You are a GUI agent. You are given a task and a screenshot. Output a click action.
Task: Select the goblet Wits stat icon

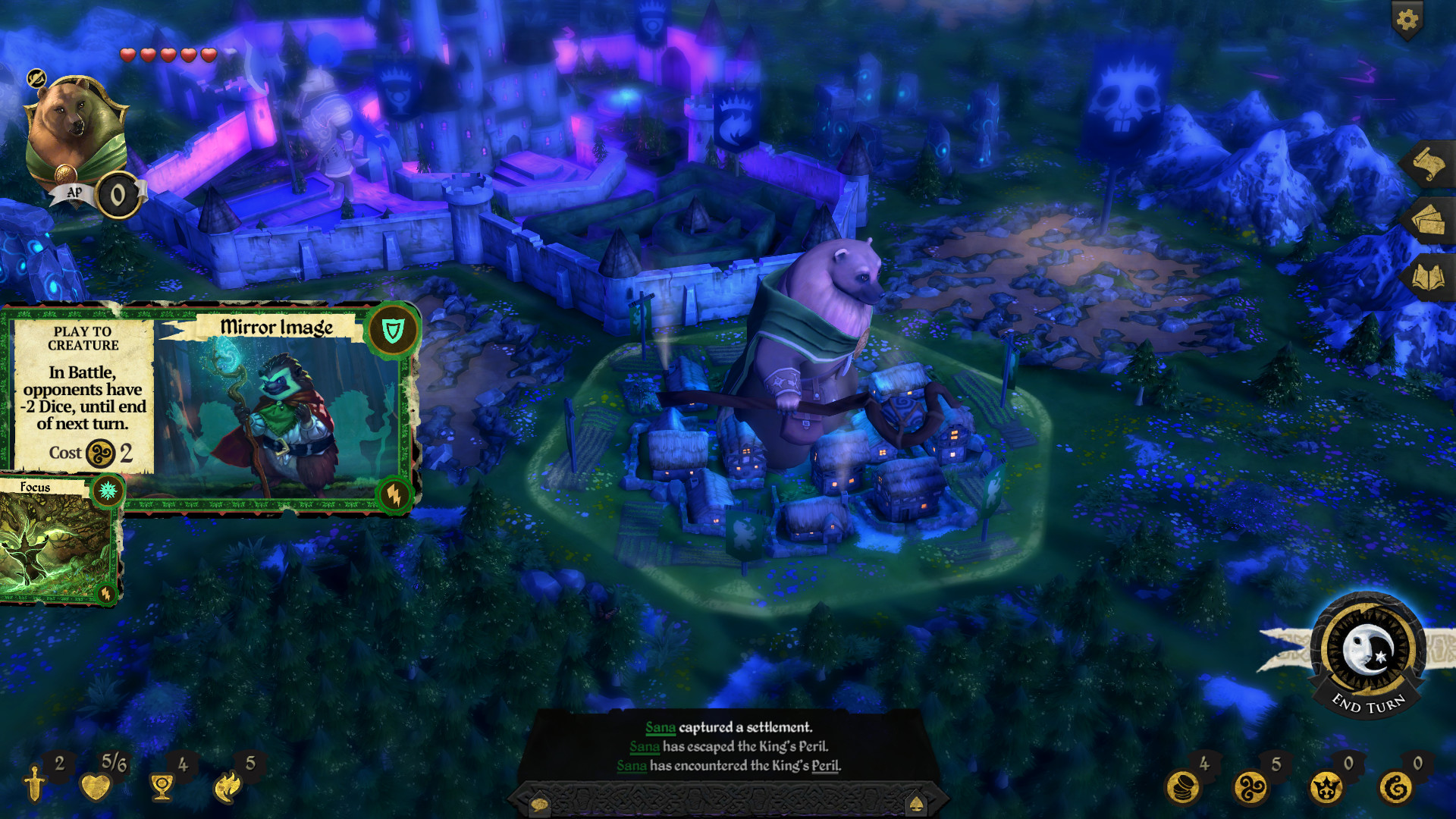pos(161,787)
